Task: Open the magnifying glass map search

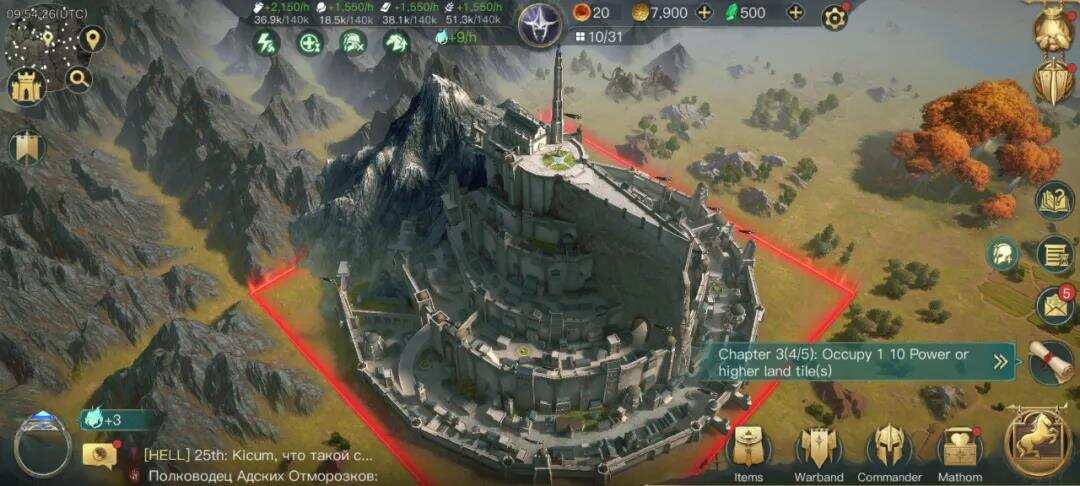Action: coord(78,78)
